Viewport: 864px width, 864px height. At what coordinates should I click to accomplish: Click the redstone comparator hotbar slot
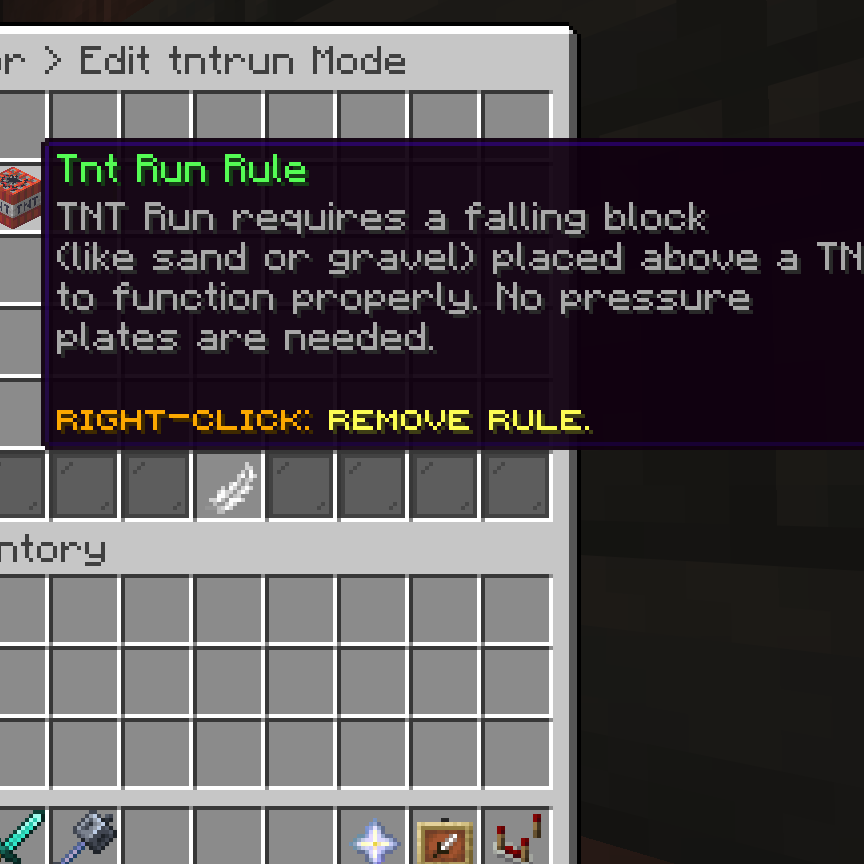pos(517,838)
